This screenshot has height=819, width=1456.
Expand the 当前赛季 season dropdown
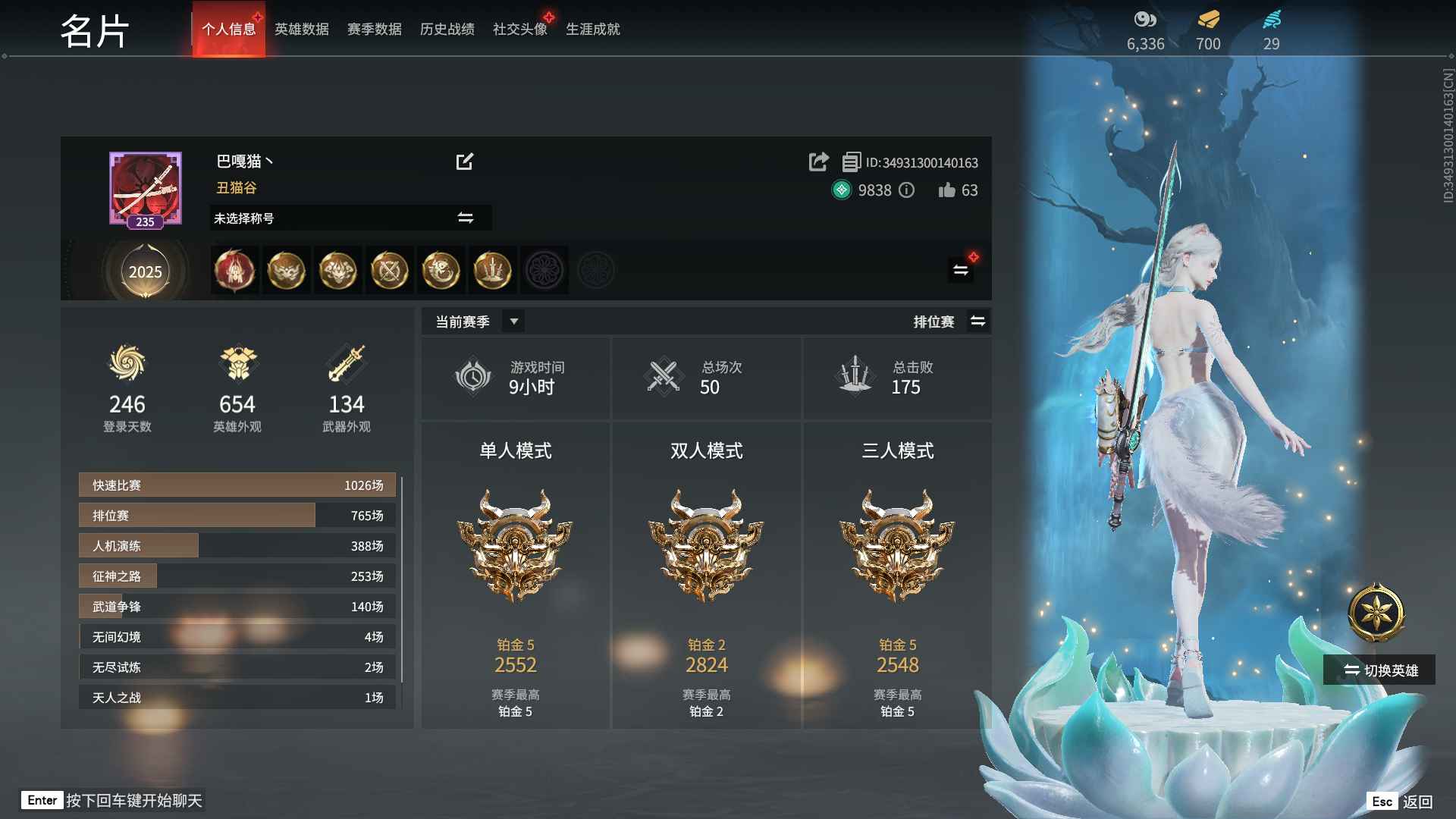[x=513, y=322]
